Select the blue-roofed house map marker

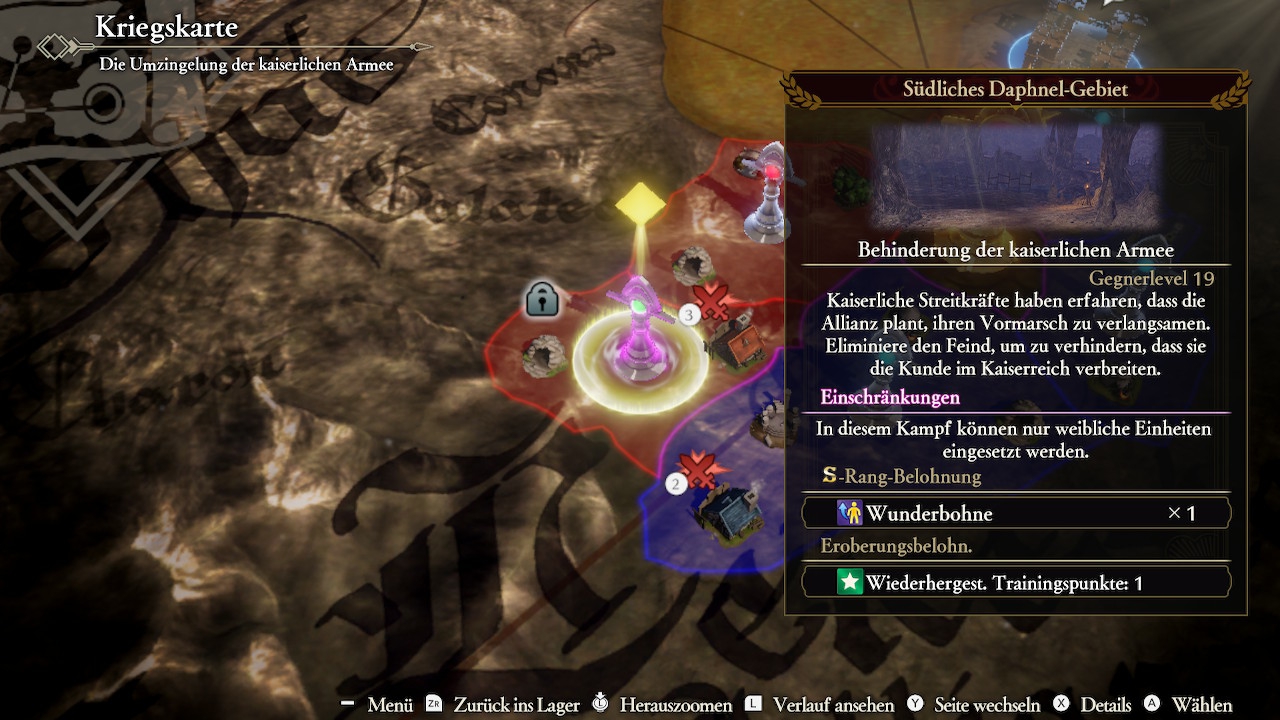[730, 512]
